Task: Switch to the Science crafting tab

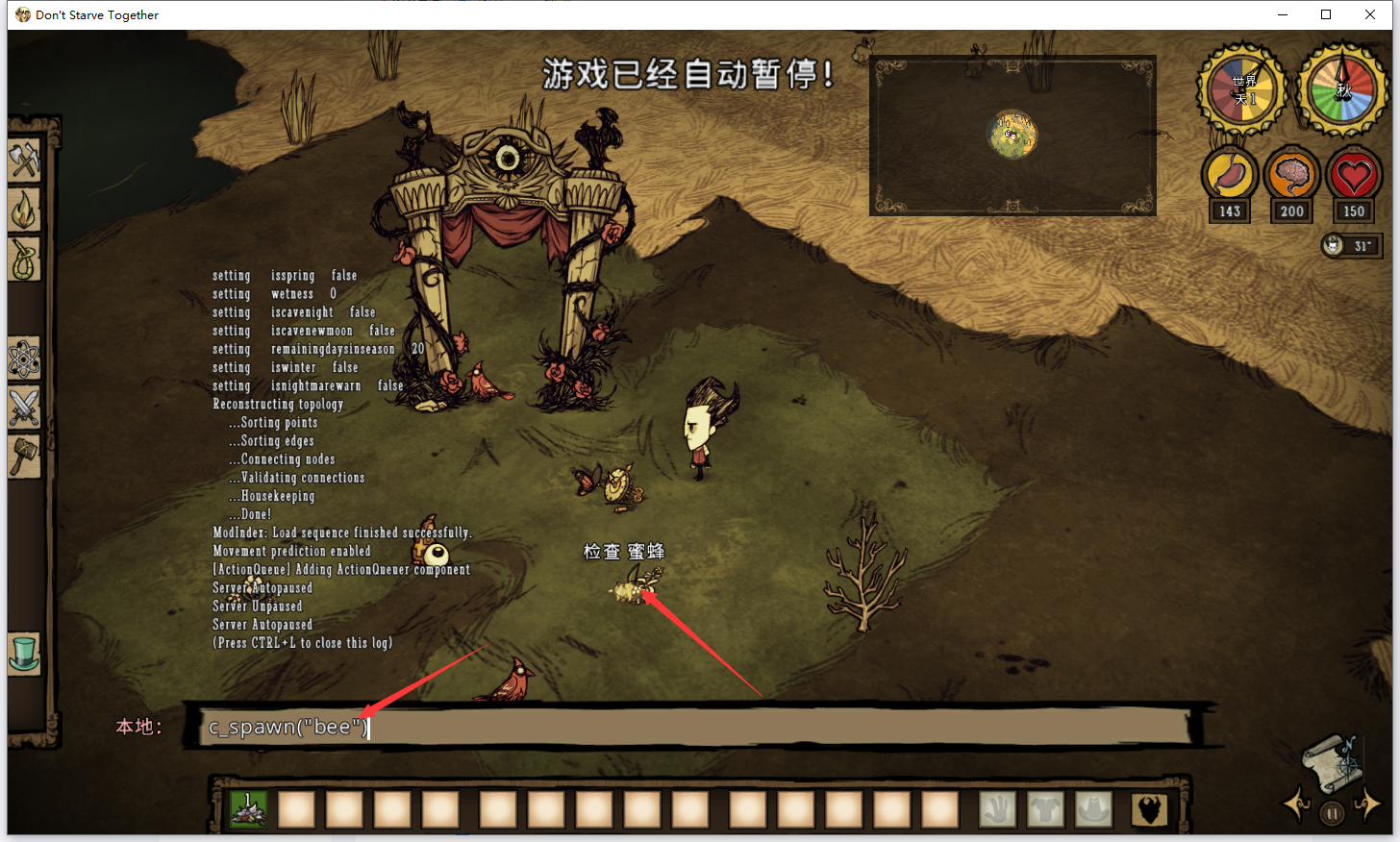Action: pos(24,359)
